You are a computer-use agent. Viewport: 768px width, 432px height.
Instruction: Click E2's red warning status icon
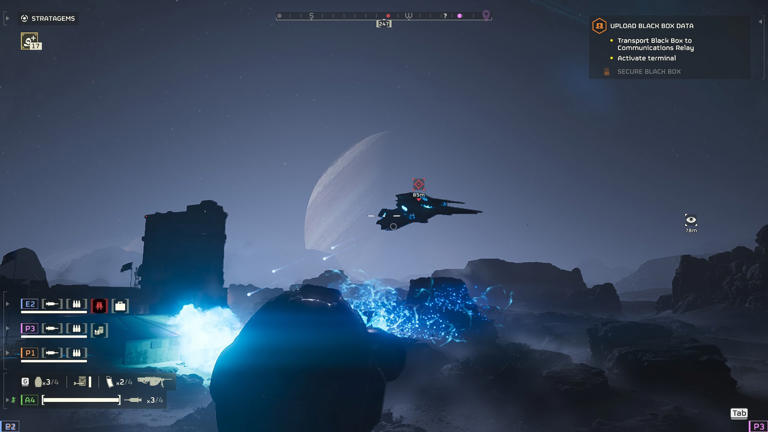99,305
